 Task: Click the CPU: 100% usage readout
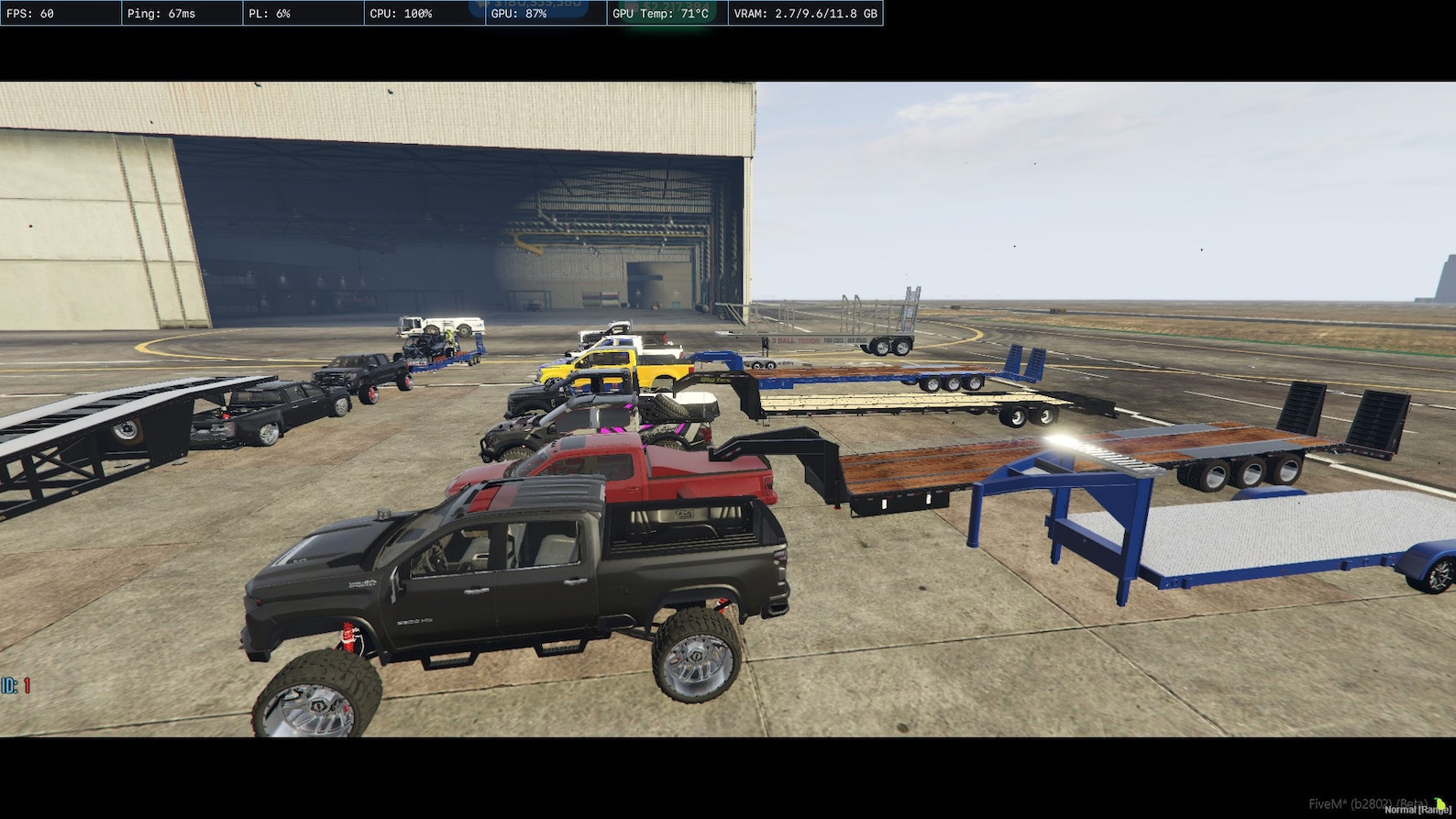pos(403,13)
